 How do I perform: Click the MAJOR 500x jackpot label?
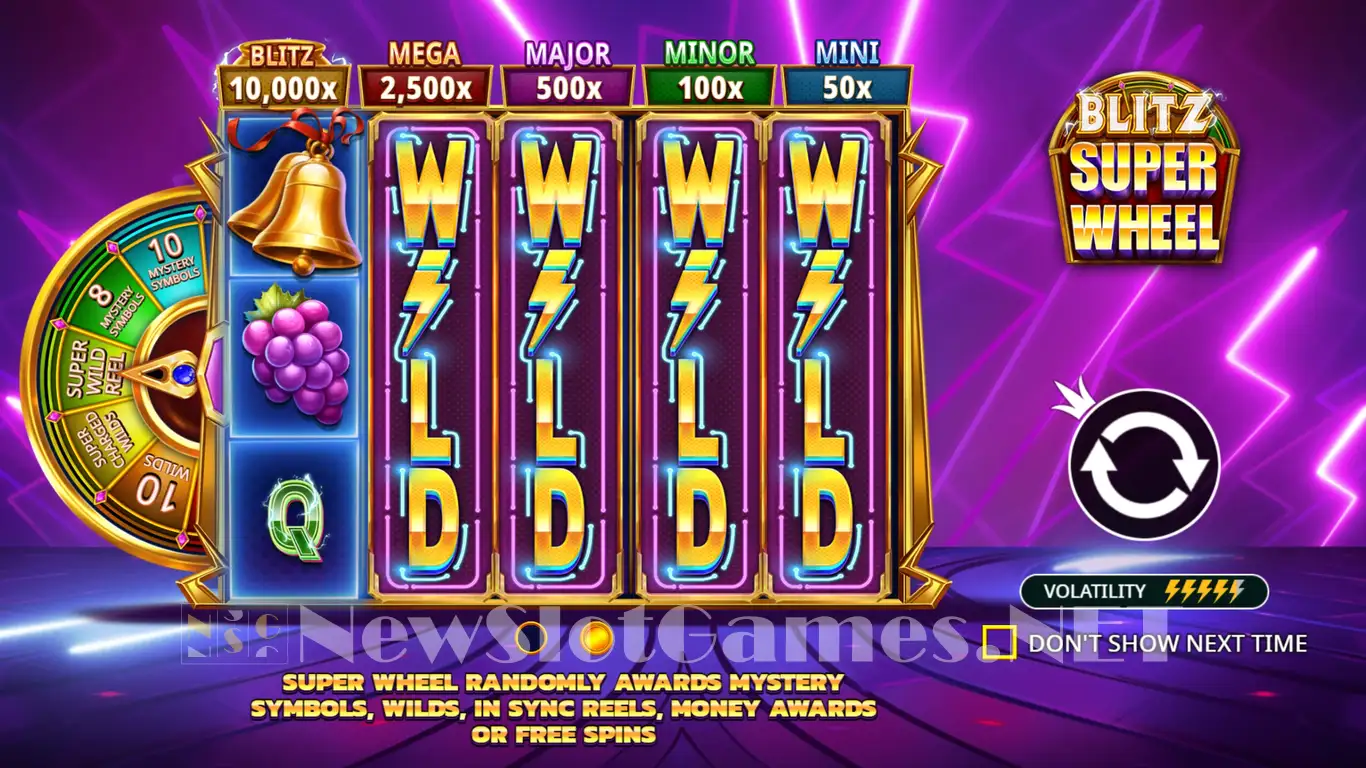pyautogui.click(x=568, y=75)
